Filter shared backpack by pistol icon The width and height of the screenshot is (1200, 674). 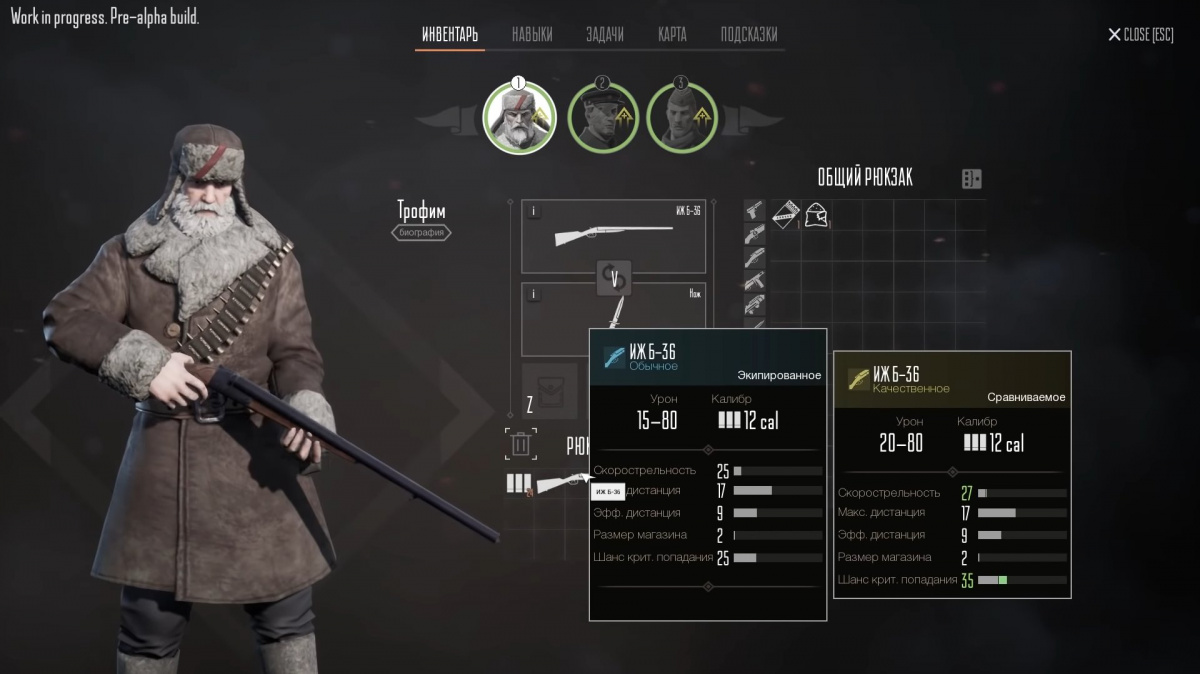click(755, 211)
